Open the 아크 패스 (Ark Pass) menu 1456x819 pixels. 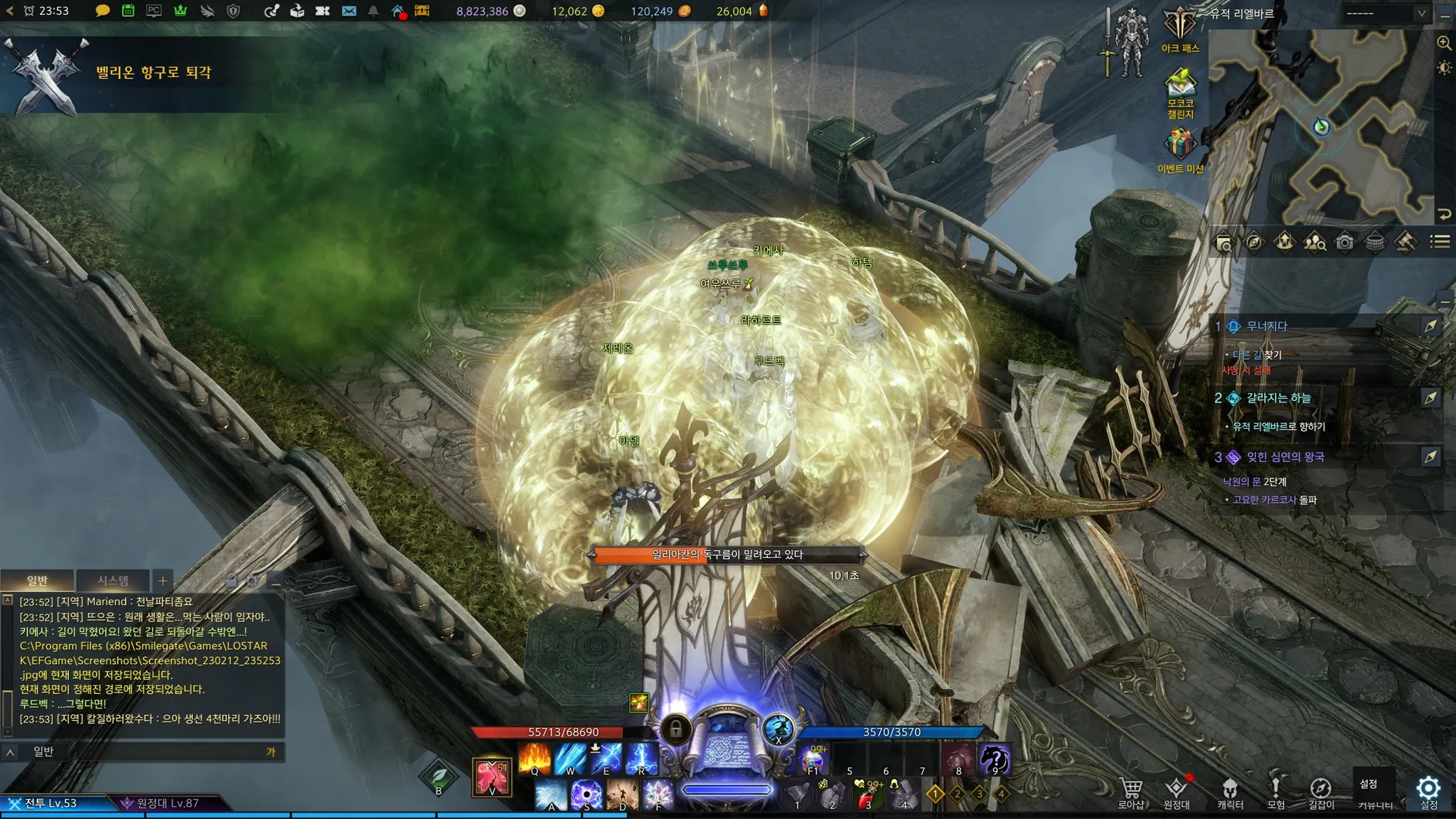pos(1180,28)
